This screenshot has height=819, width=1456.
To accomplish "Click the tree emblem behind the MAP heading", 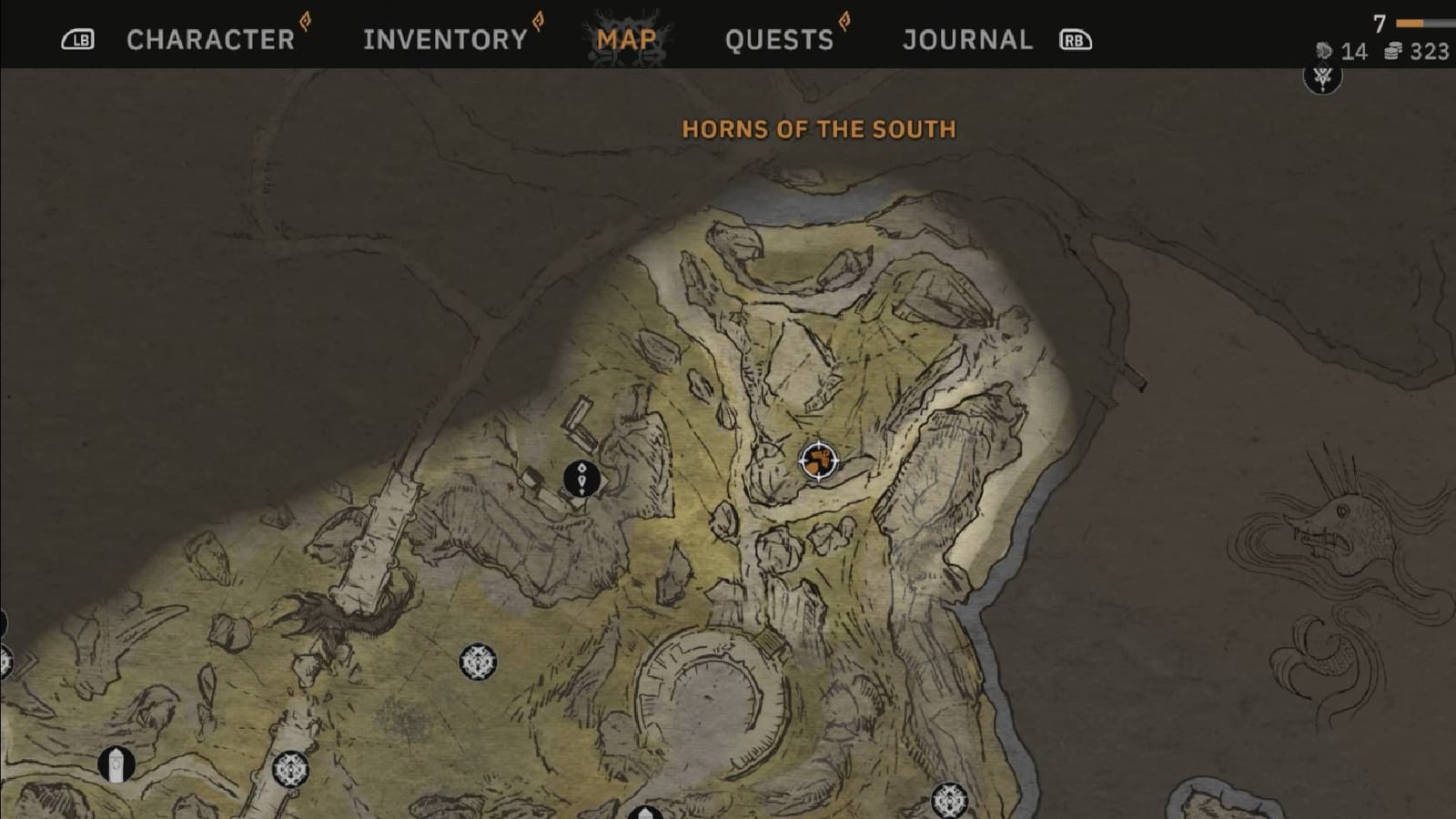I will click(628, 38).
